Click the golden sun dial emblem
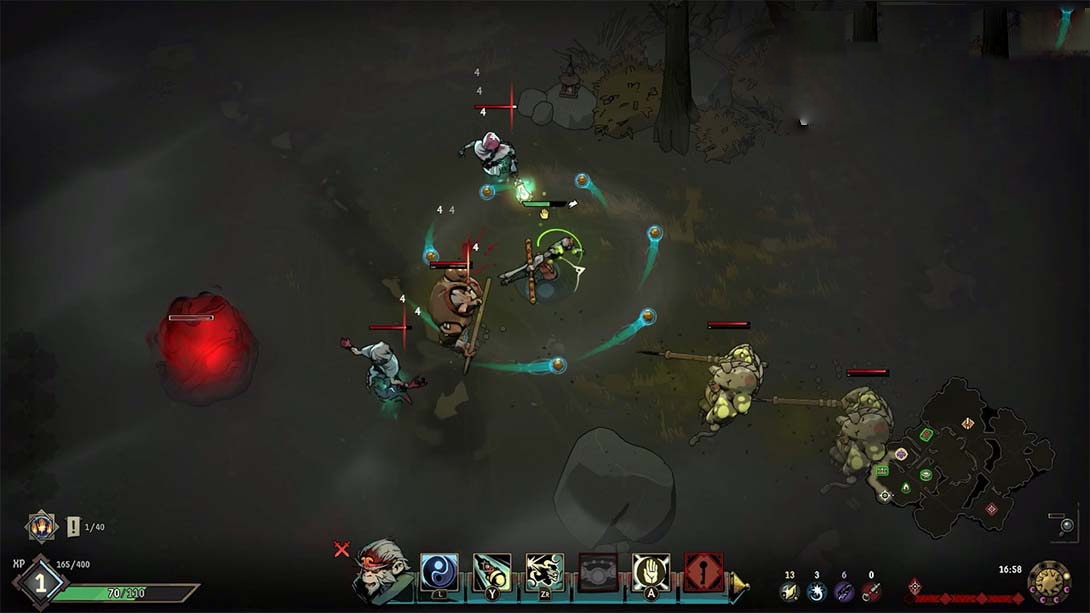This screenshot has width=1090, height=613. tap(1049, 582)
